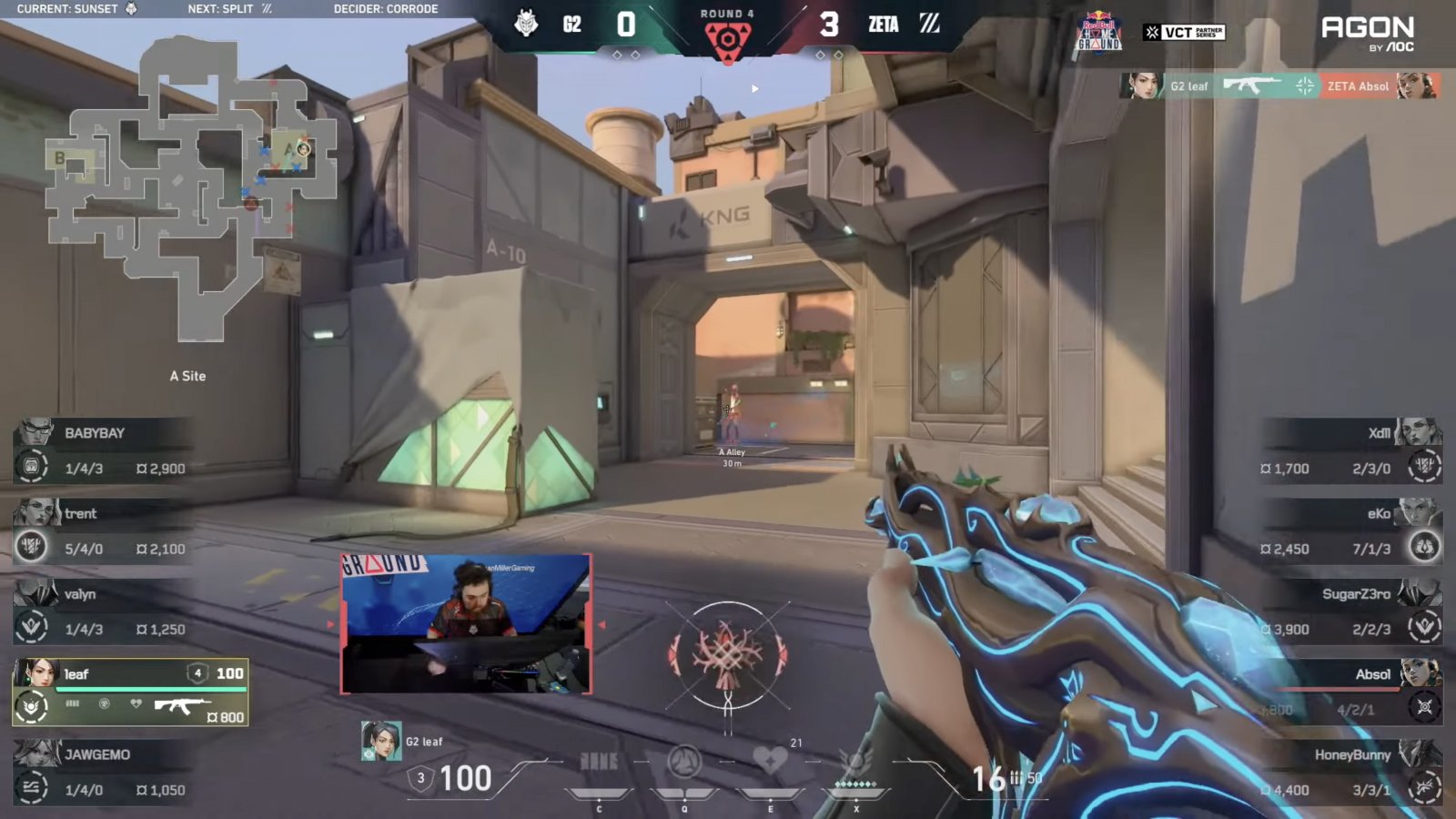
Task: Select trent's player row
Action: coord(102,531)
